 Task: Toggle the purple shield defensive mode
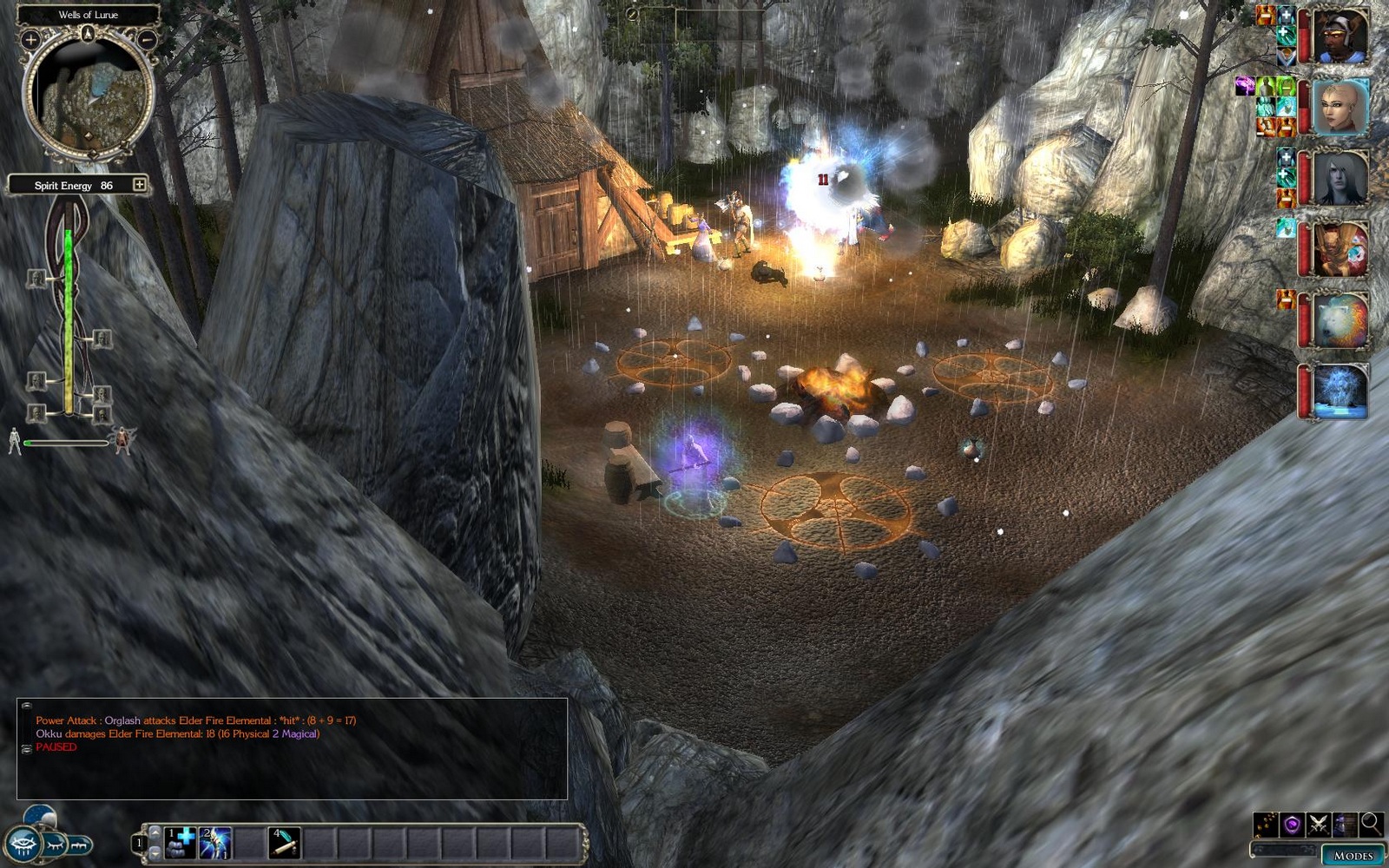(x=1292, y=824)
